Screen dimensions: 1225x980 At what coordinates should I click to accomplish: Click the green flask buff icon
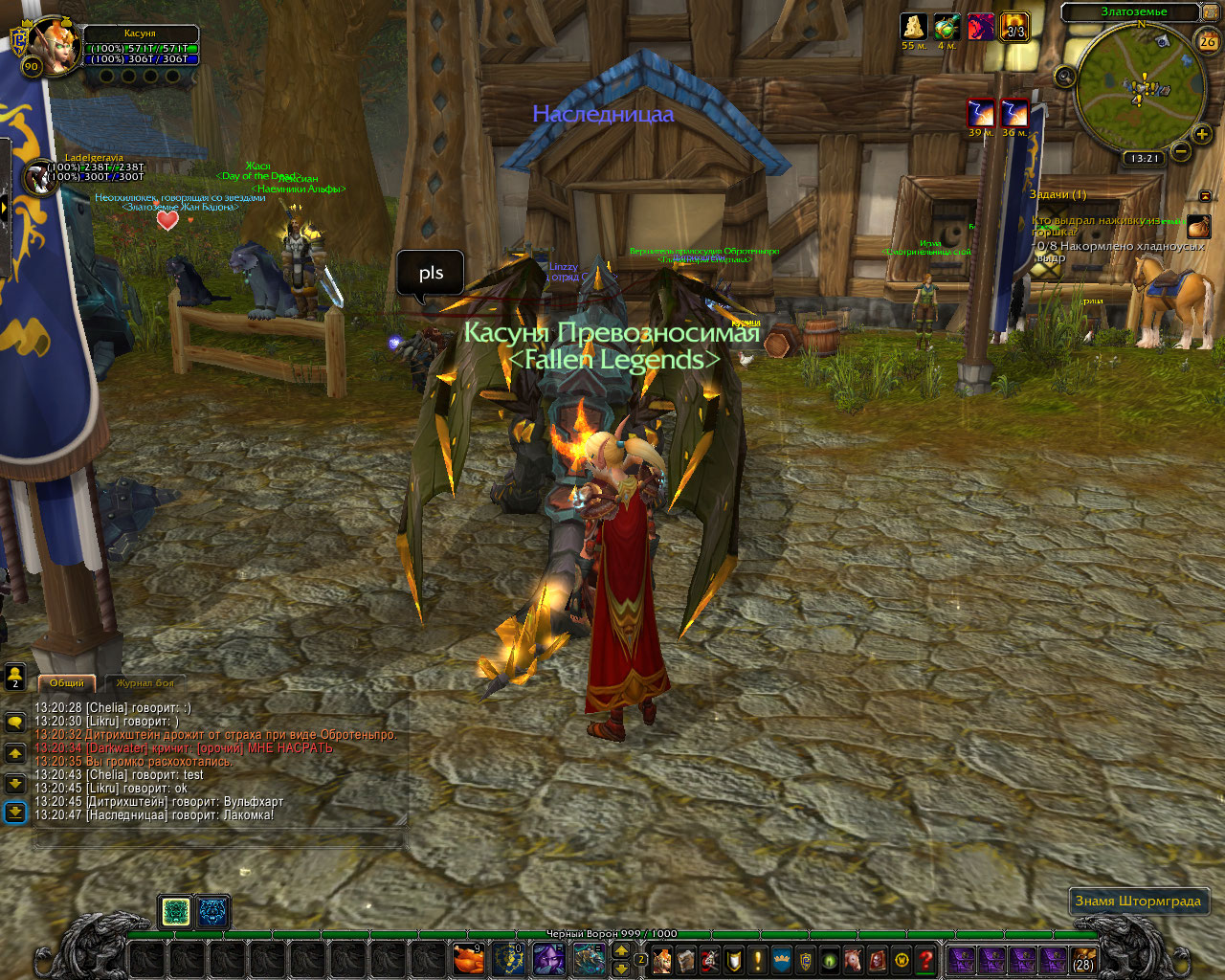(x=947, y=27)
